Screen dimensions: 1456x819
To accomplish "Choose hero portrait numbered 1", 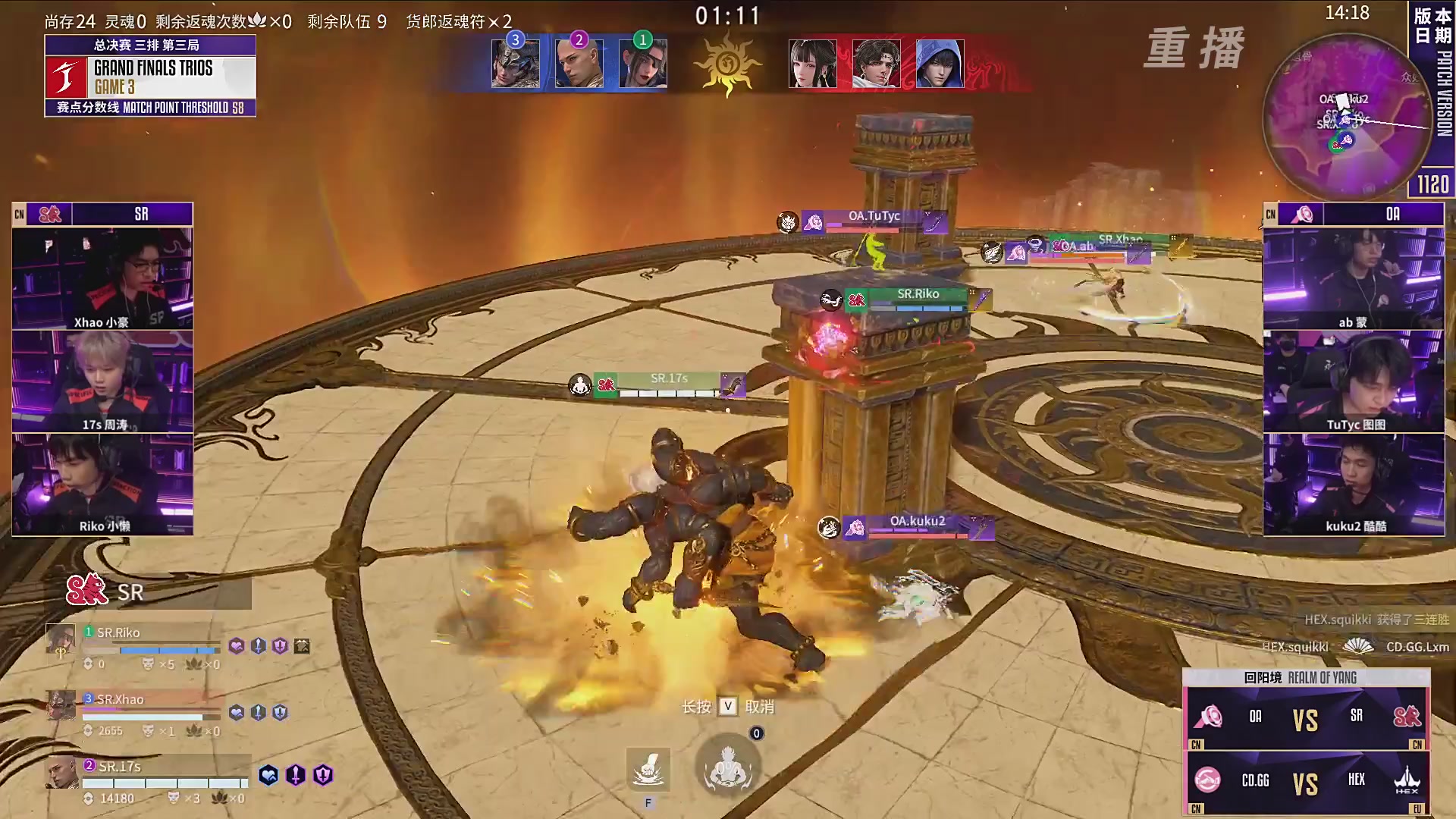I will [643, 63].
